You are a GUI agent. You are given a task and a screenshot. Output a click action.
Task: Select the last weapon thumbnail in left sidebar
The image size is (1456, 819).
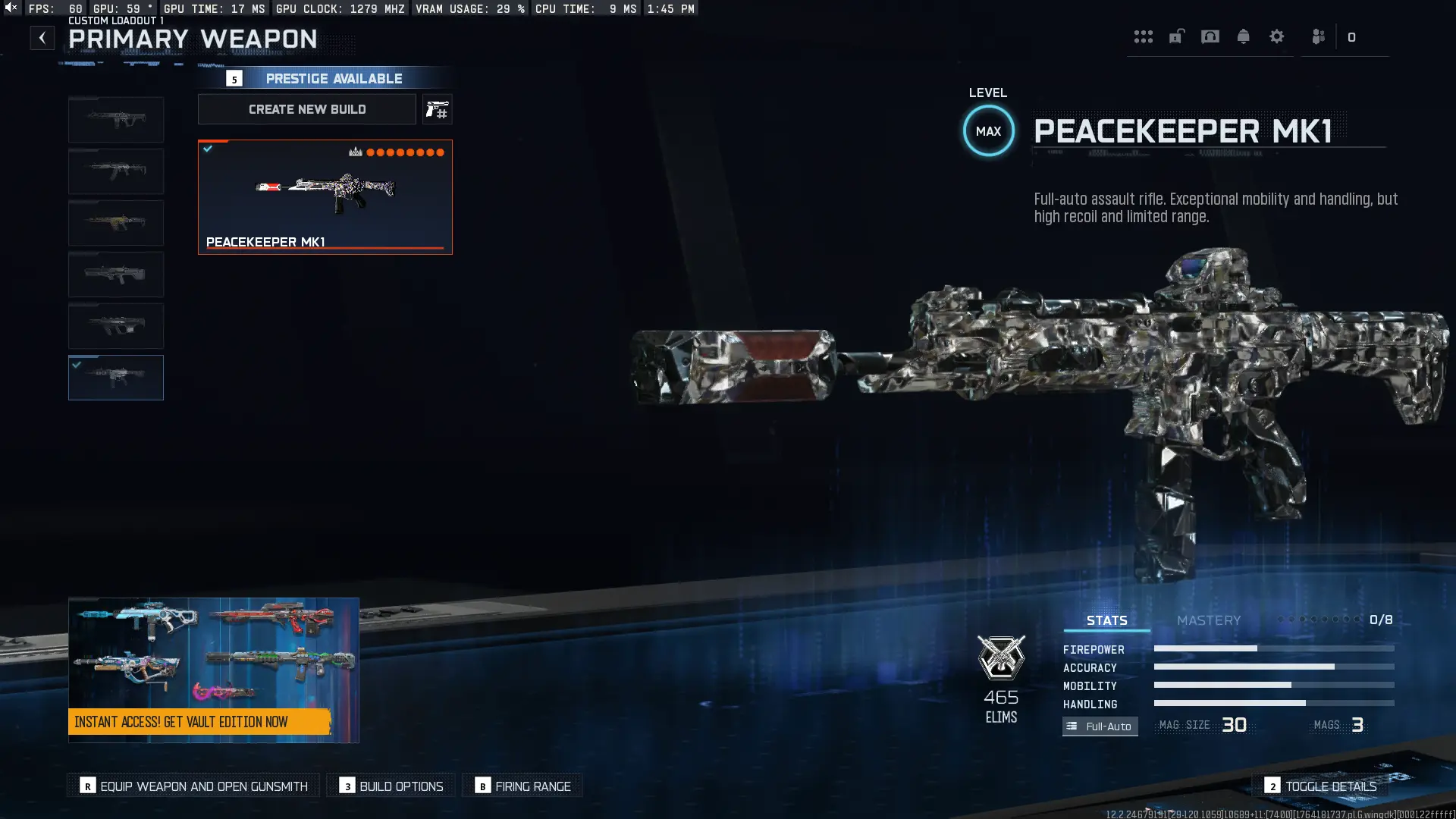[115, 377]
